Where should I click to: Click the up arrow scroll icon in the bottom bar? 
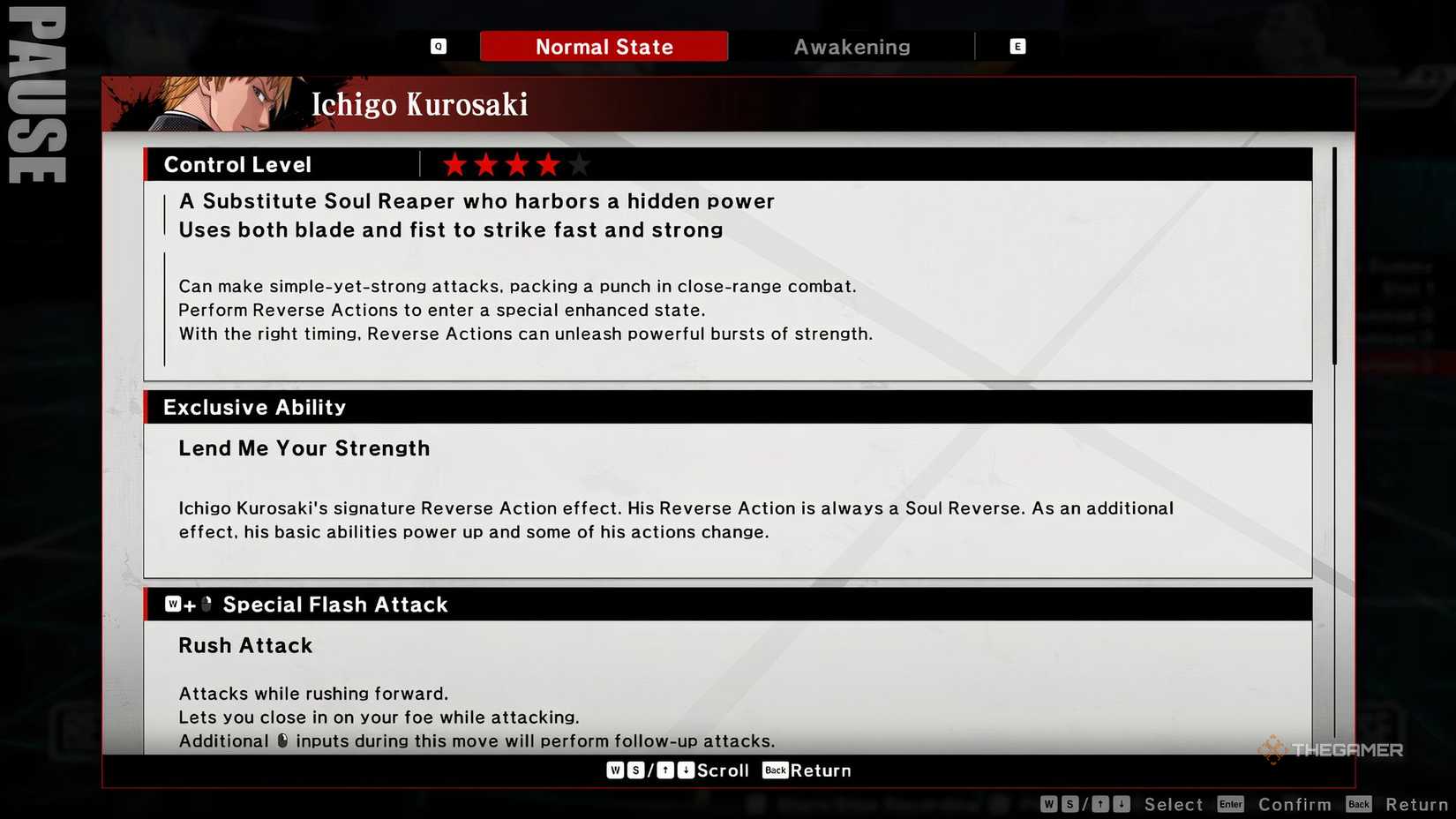coord(664,770)
